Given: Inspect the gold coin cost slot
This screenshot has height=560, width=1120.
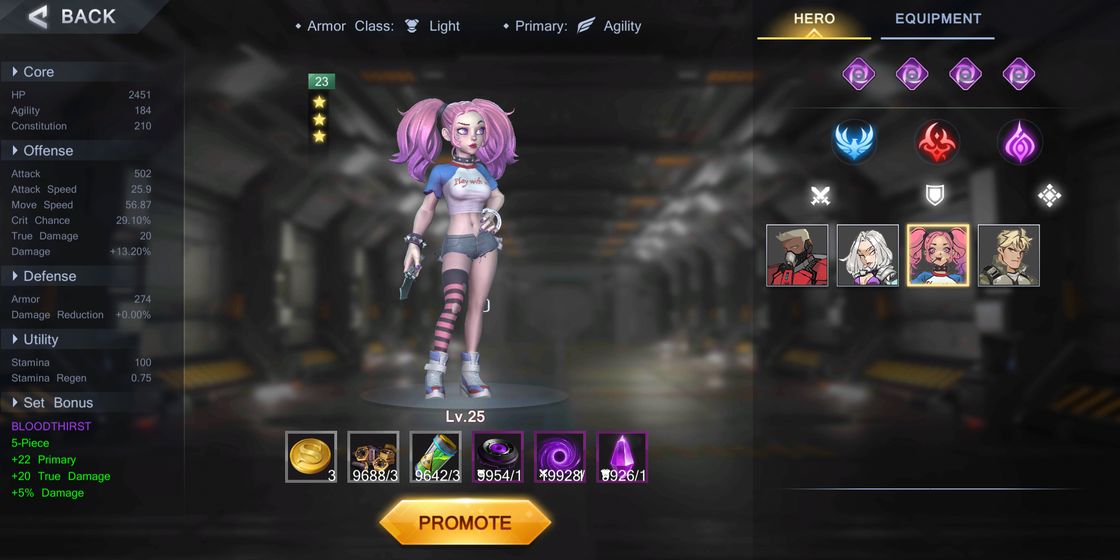Looking at the screenshot, I should tap(311, 457).
